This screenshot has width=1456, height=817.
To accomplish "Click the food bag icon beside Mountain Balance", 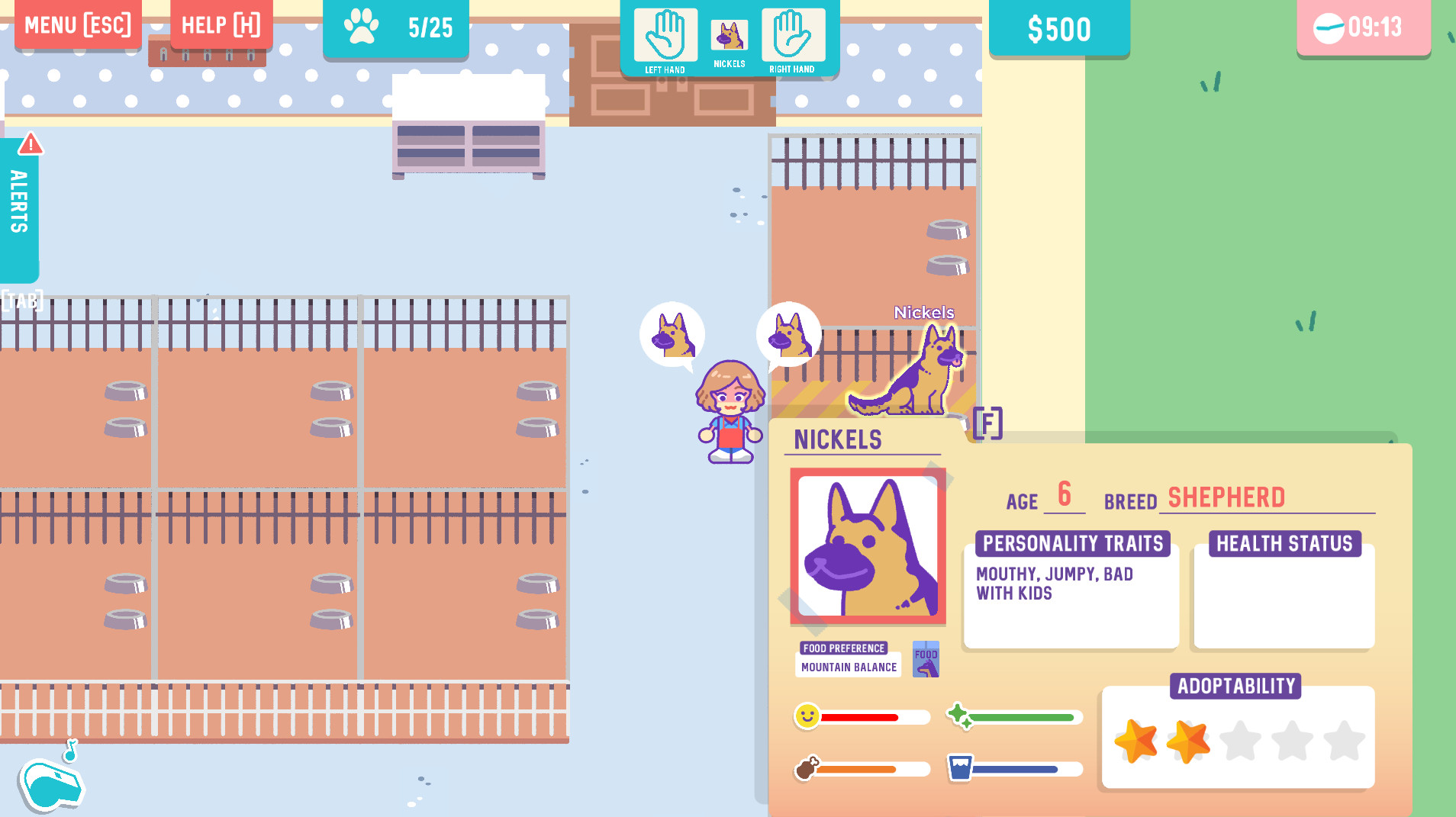I will point(925,659).
